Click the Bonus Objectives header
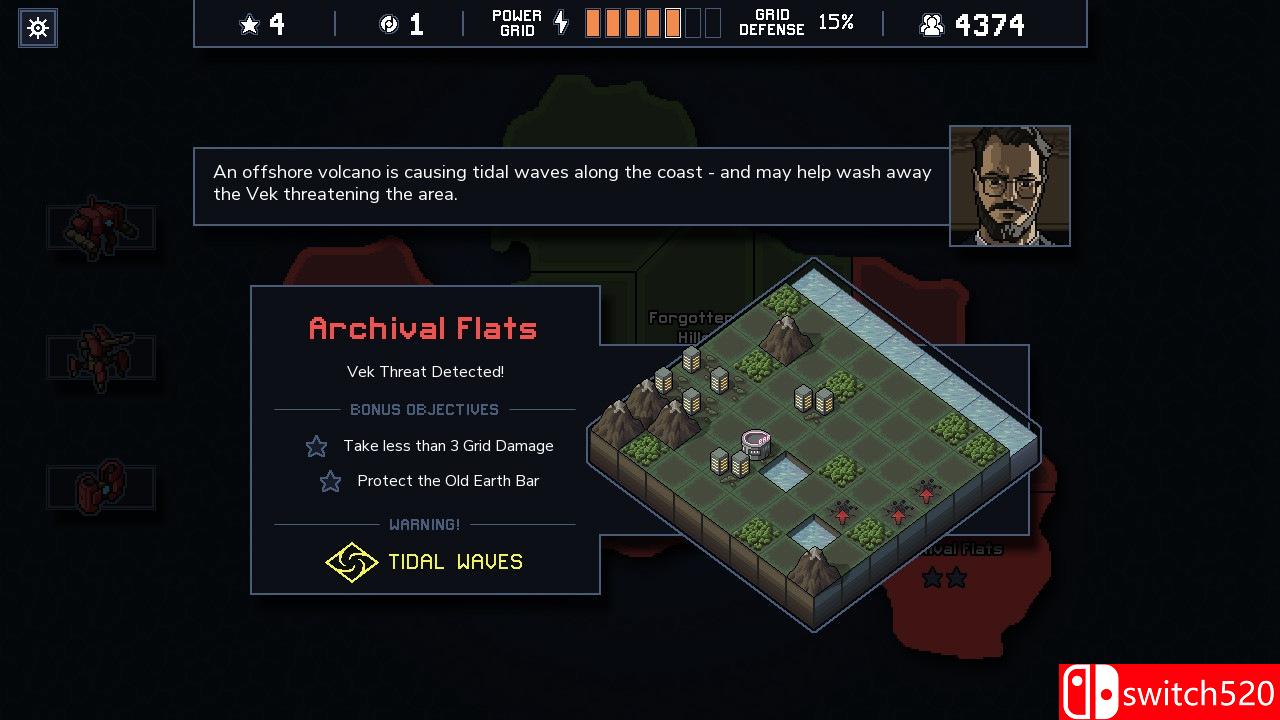This screenshot has width=1280, height=720. 424,409
